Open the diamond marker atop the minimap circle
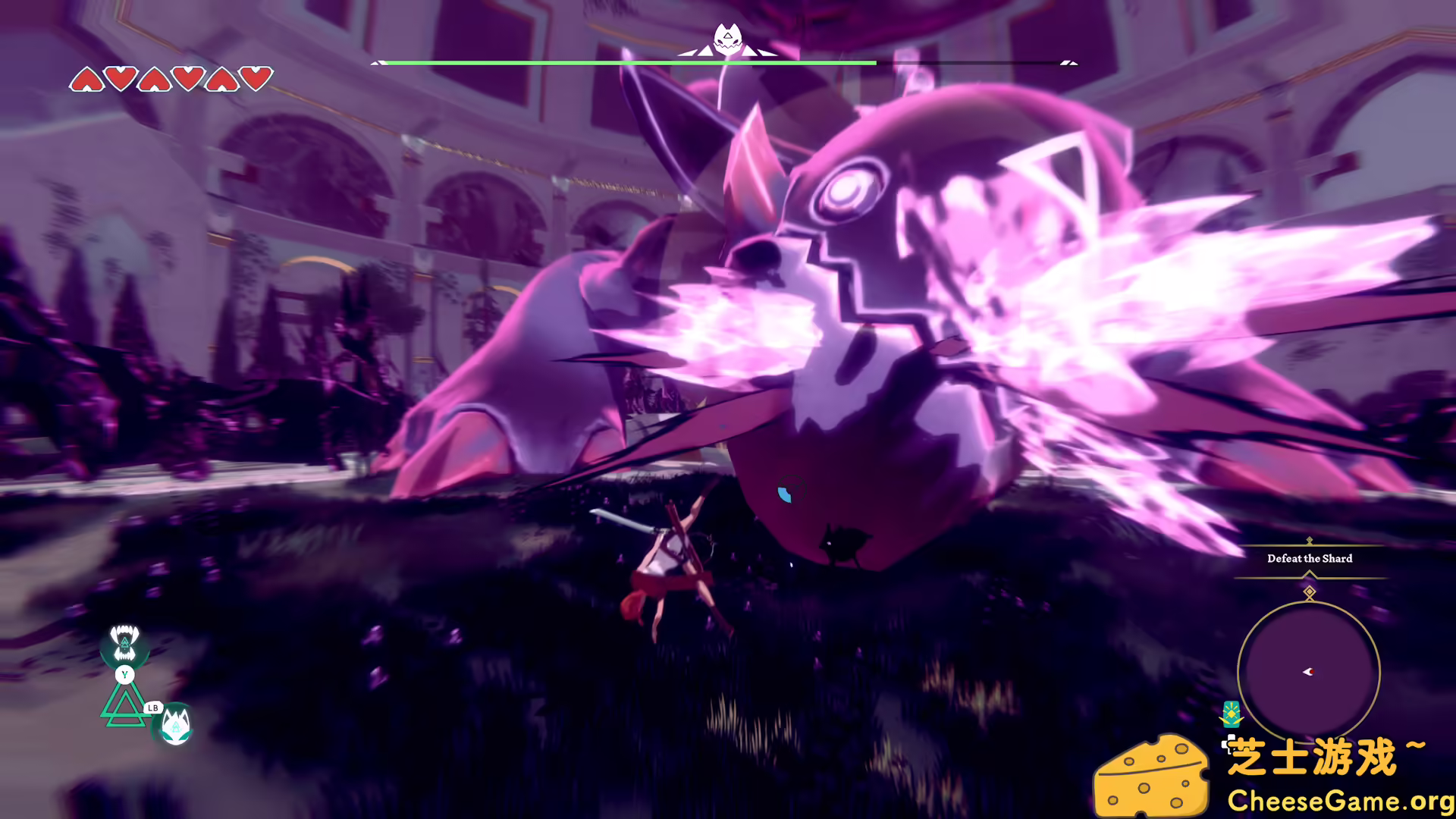The height and width of the screenshot is (819, 1456). click(x=1309, y=591)
